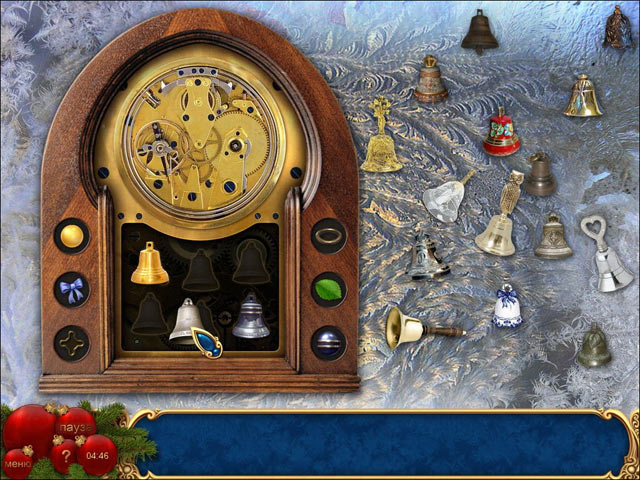
Task: Select the gold ring button on the clock
Action: 328,236
